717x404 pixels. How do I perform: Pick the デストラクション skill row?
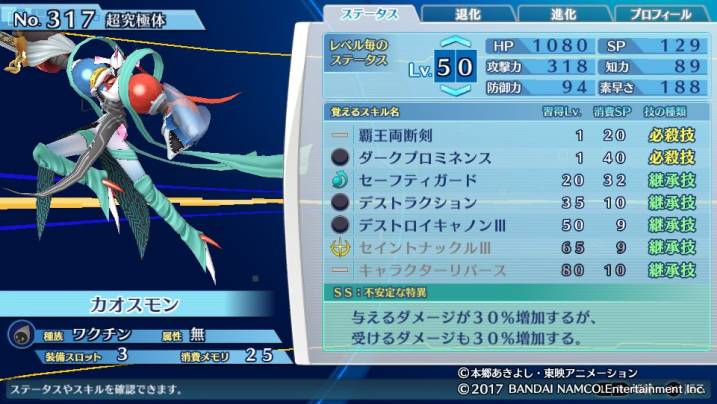[514, 202]
